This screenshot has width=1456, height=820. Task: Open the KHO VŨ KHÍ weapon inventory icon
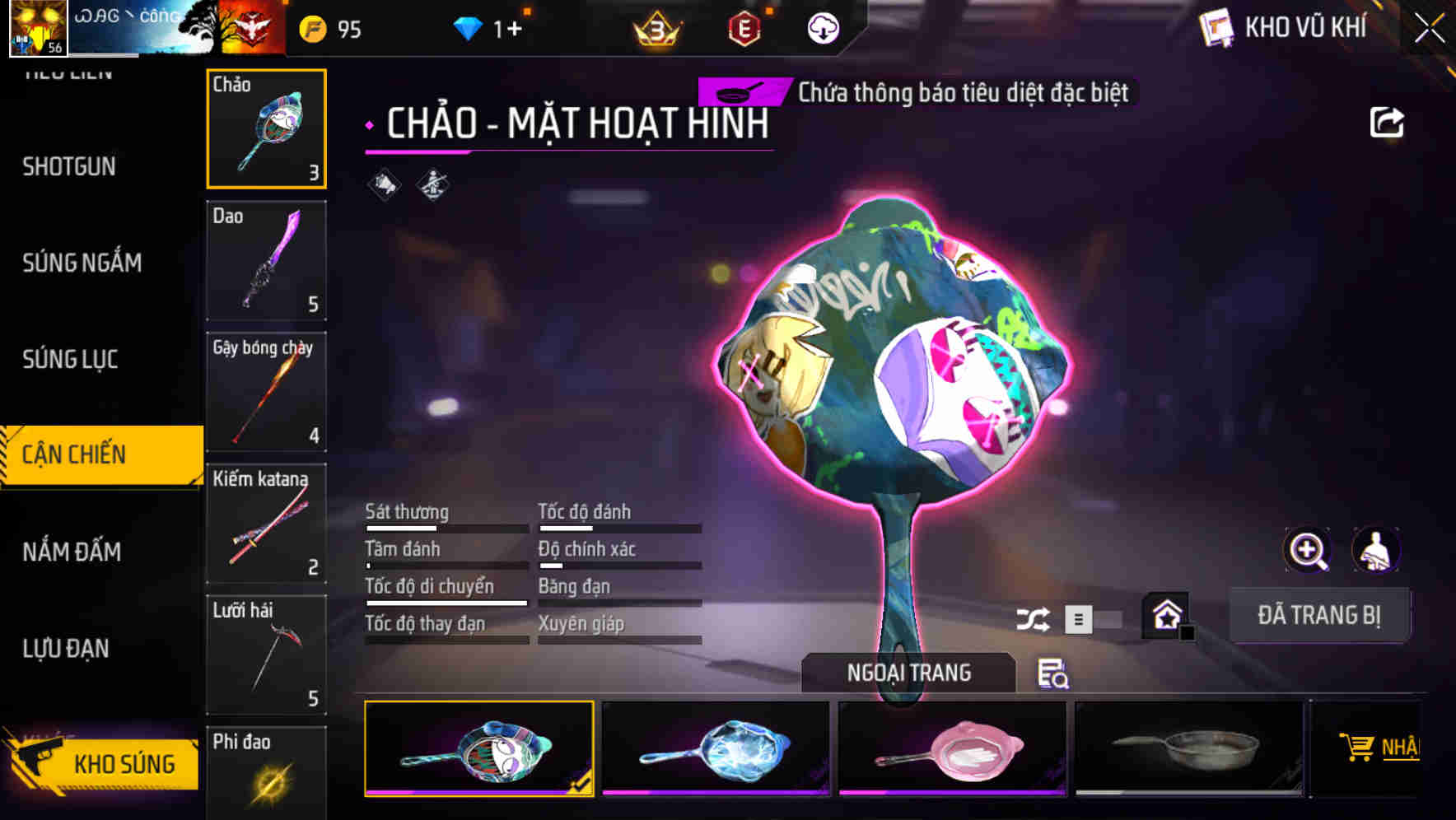pyautogui.click(x=1214, y=27)
